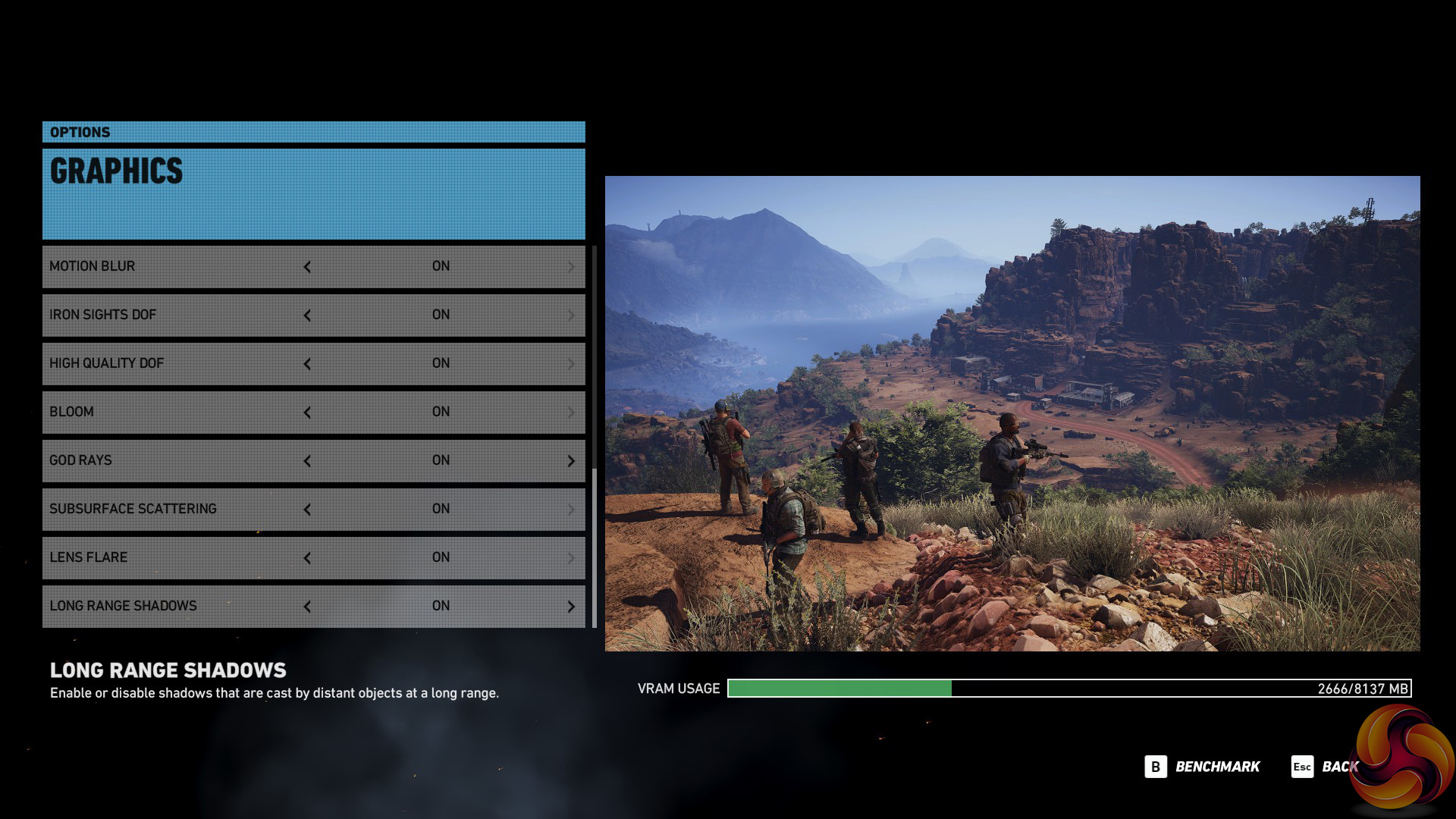Click the left arrow for Lens Flare
The image size is (1456, 819).
click(x=307, y=558)
